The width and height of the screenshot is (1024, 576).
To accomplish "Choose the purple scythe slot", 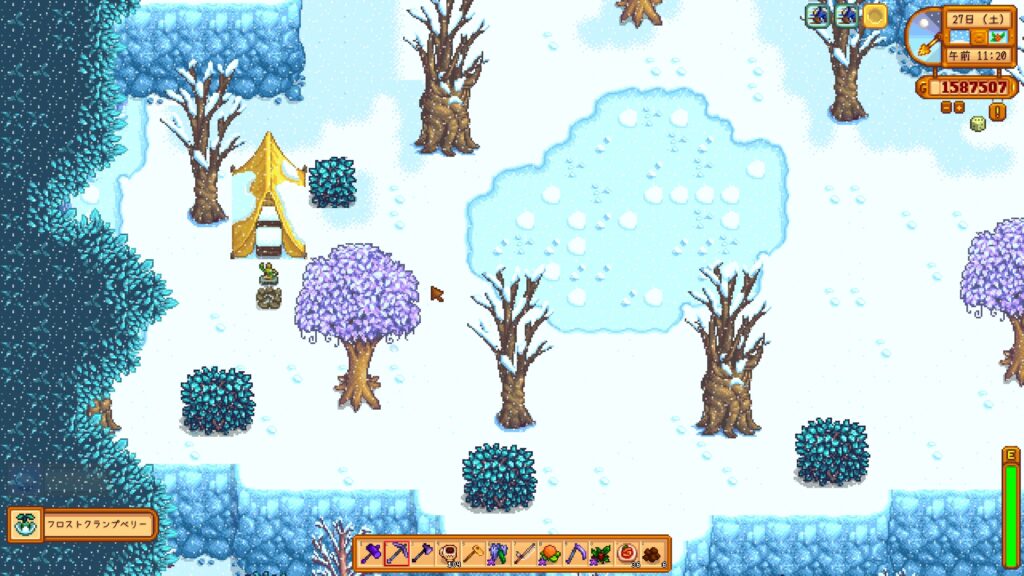I will pyautogui.click(x=576, y=552).
